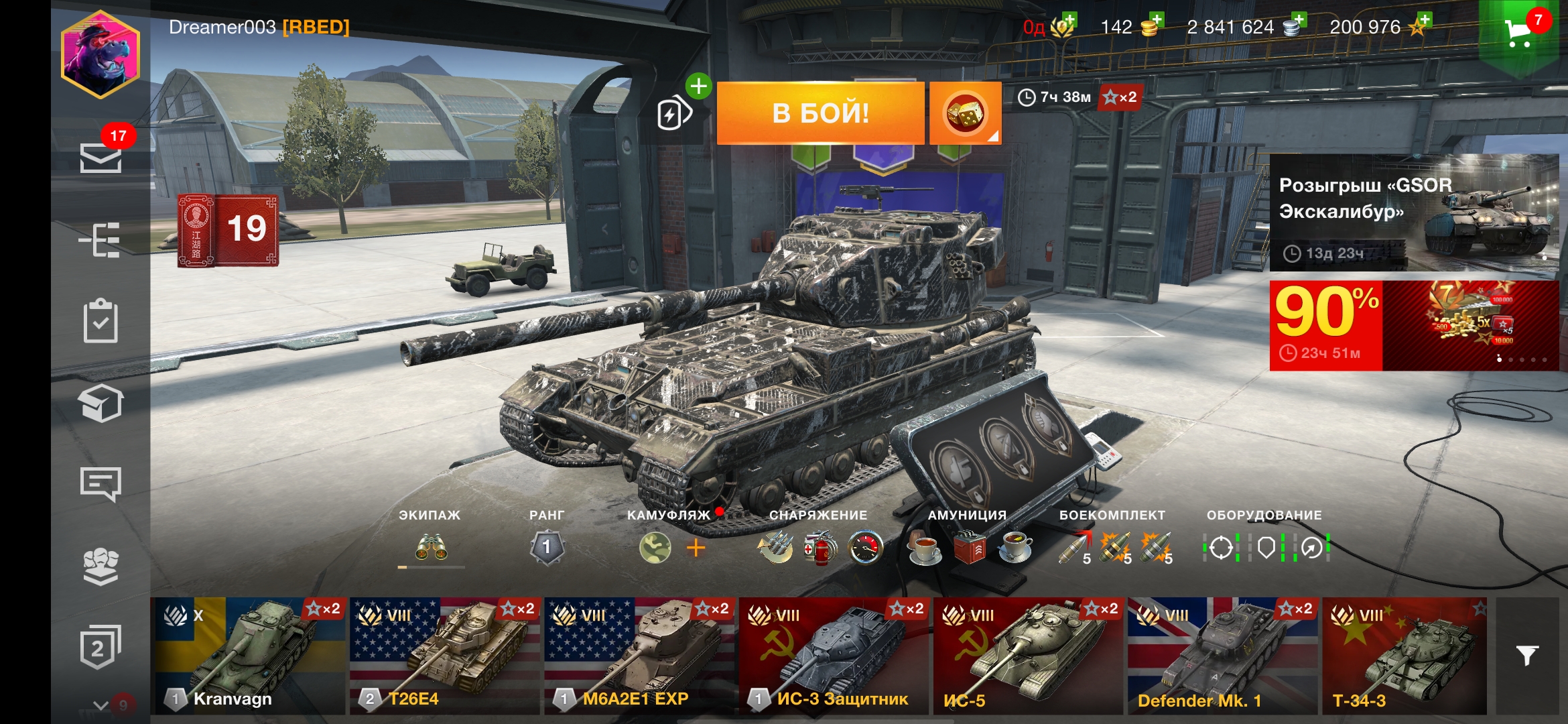Select the Defender Mk. 1 tank
The height and width of the screenshot is (724, 1568).
click(1222, 656)
